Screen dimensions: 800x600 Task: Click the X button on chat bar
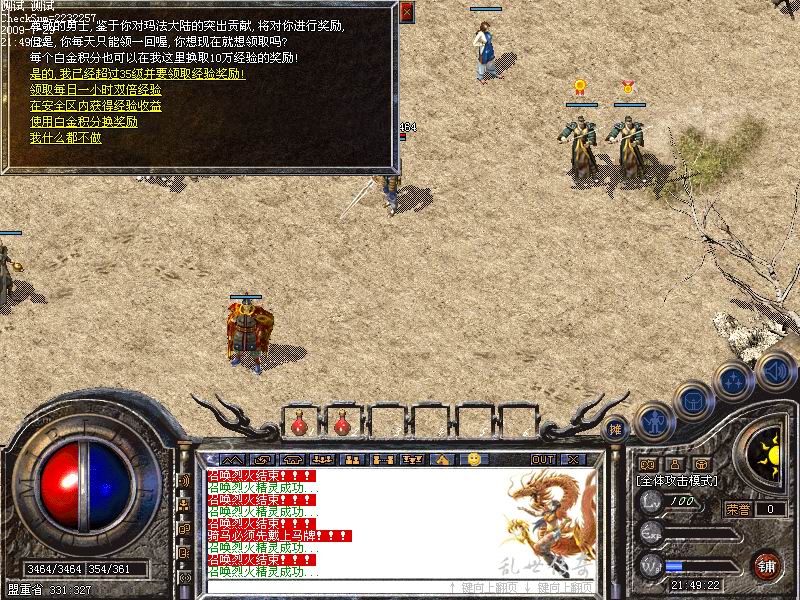click(572, 459)
